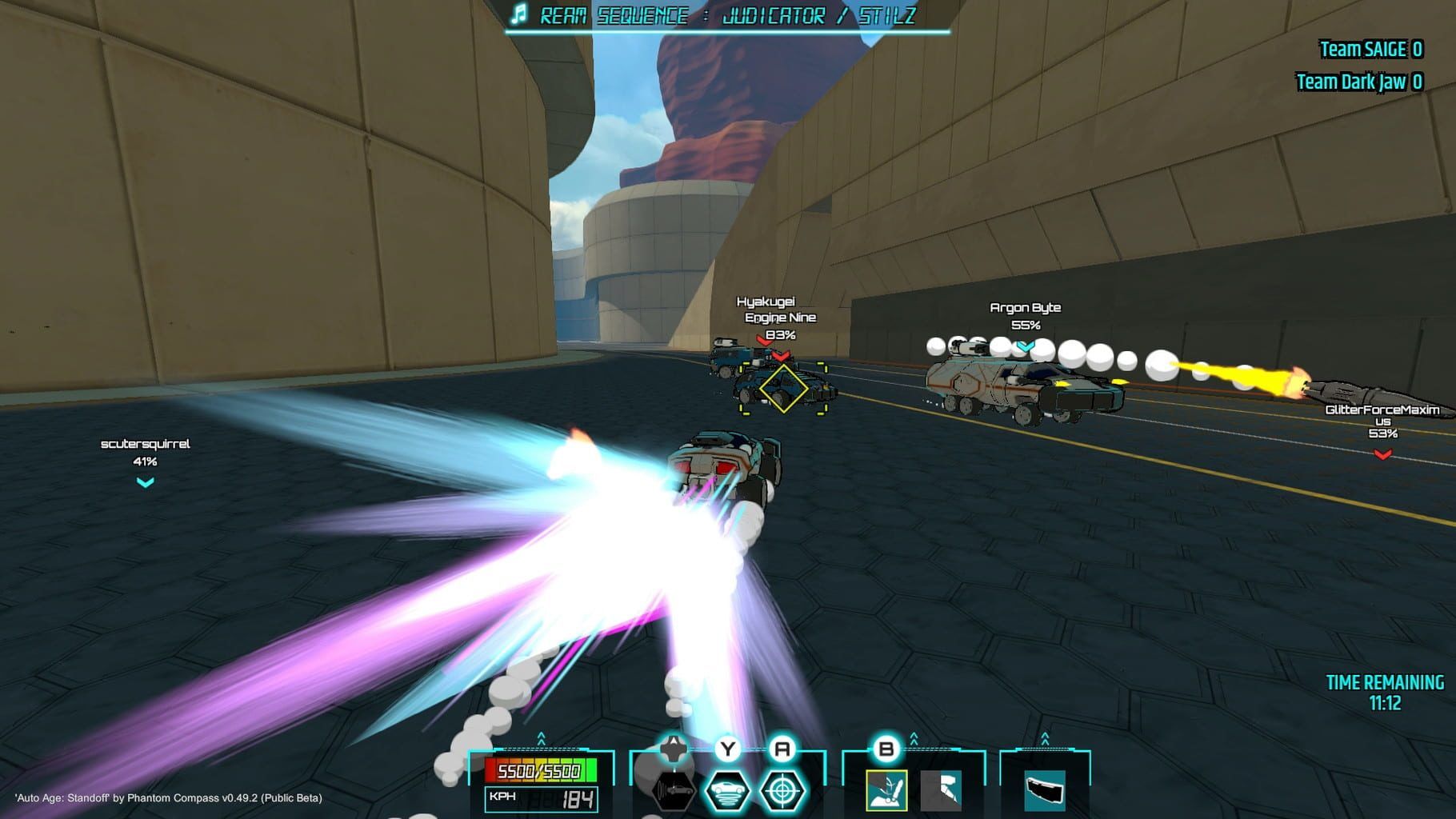This screenshot has width=1456, height=819.
Task: Choose the yellow-highlighted weapon slot
Action: tap(886, 790)
